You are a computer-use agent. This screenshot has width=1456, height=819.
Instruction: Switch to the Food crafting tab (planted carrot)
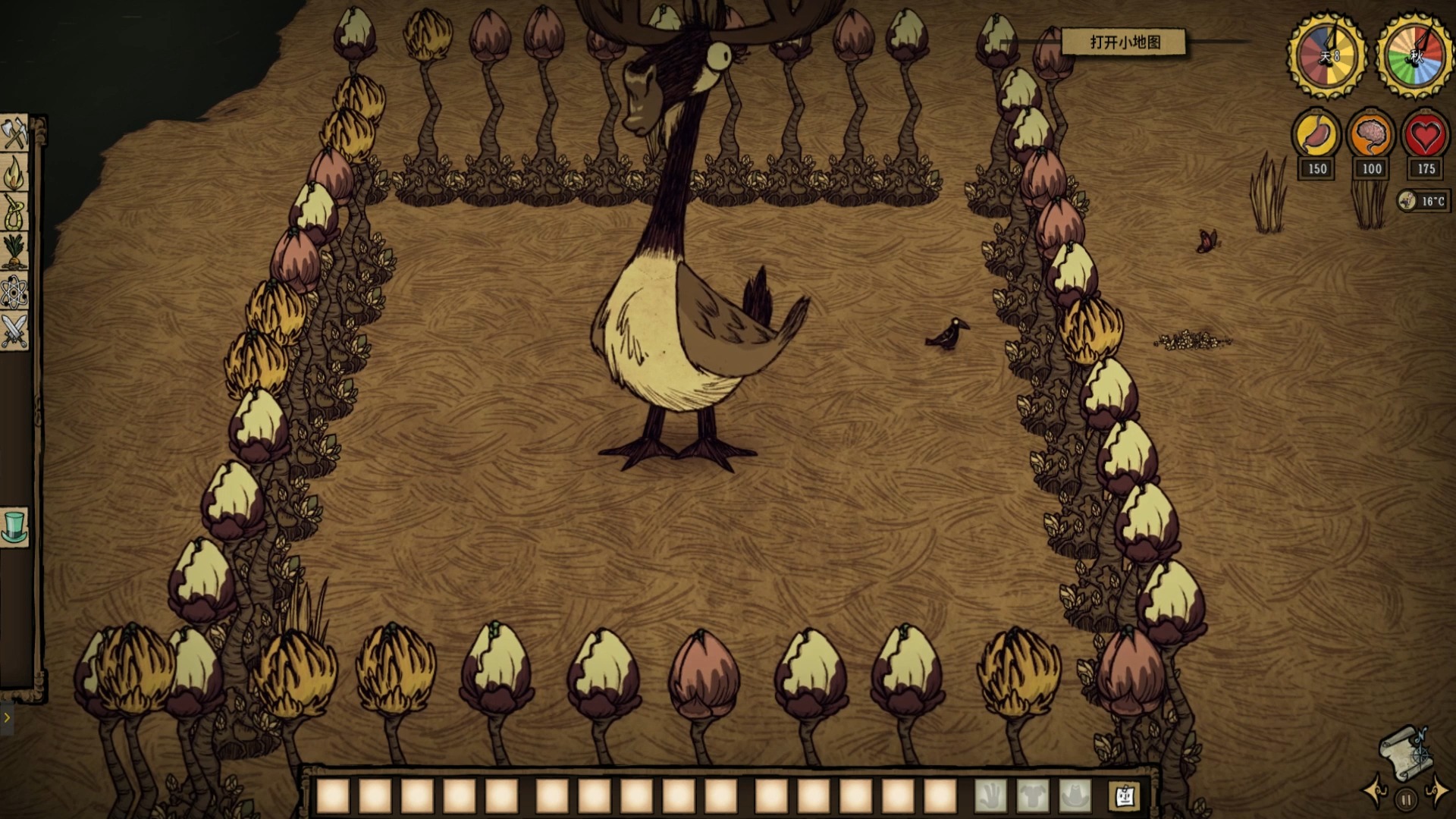click(x=14, y=252)
